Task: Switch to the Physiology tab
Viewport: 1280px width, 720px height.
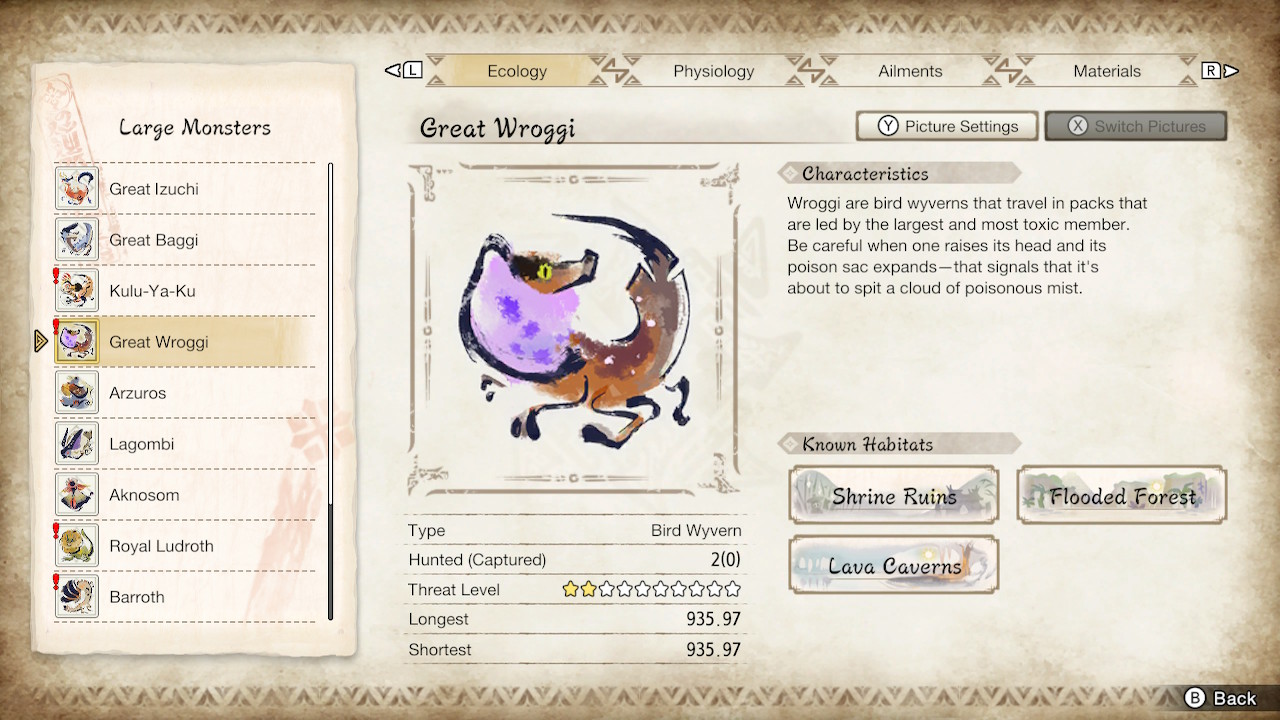Action: click(x=713, y=71)
